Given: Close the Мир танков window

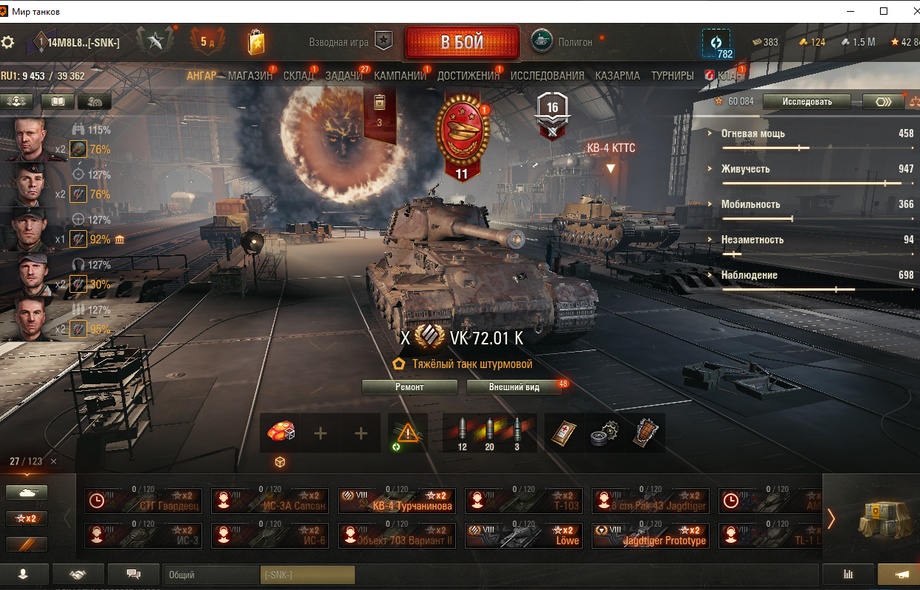Looking at the screenshot, I should click(x=905, y=11).
